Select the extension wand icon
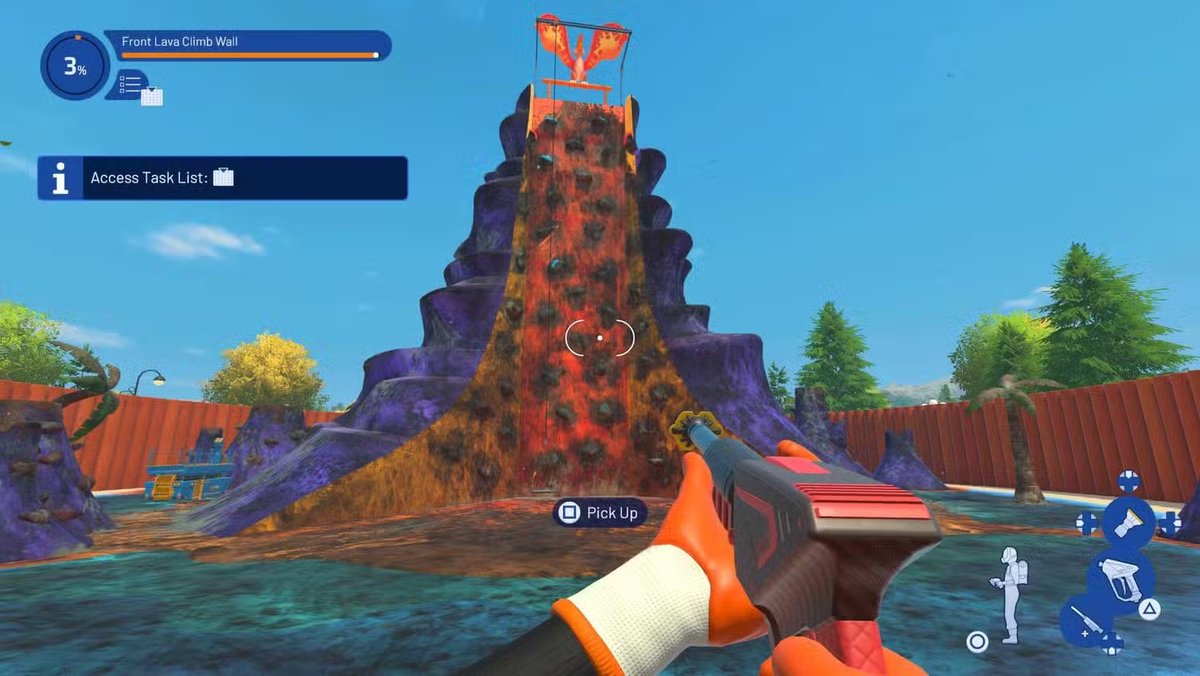This screenshot has height=676, width=1200. coord(1086,620)
